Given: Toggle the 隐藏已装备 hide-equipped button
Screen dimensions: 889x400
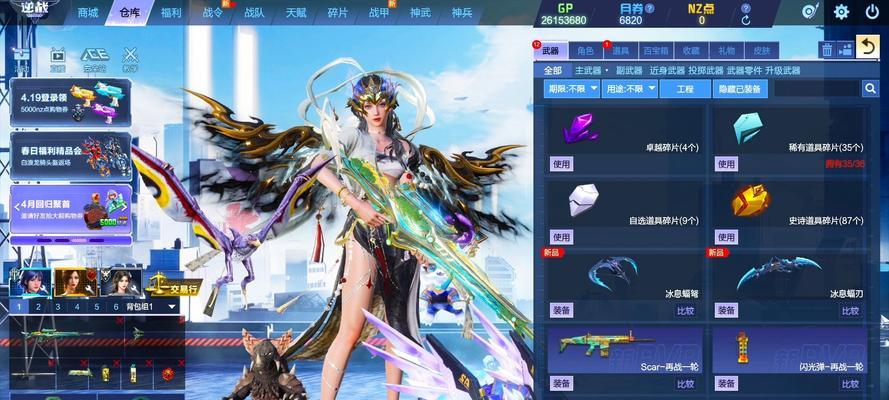Looking at the screenshot, I should click(x=740, y=89).
